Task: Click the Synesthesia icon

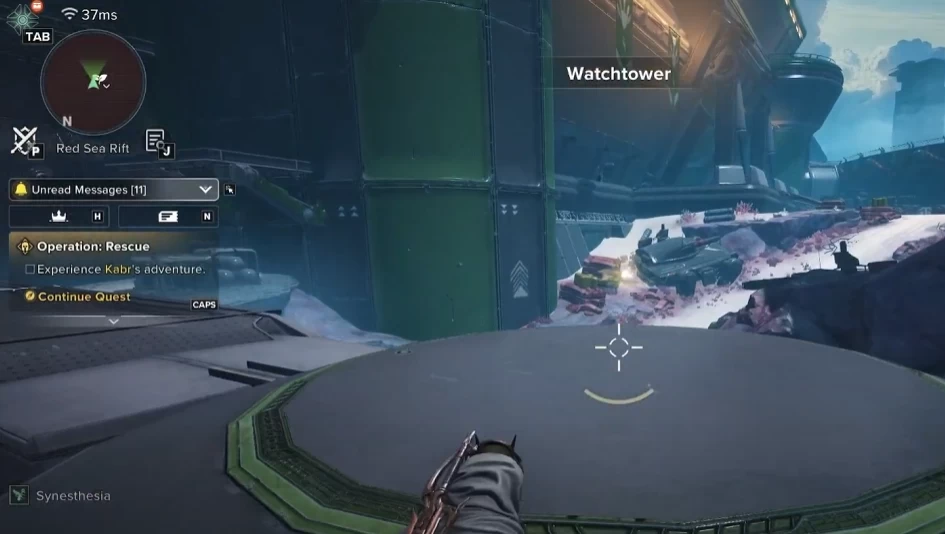Action: 19,495
